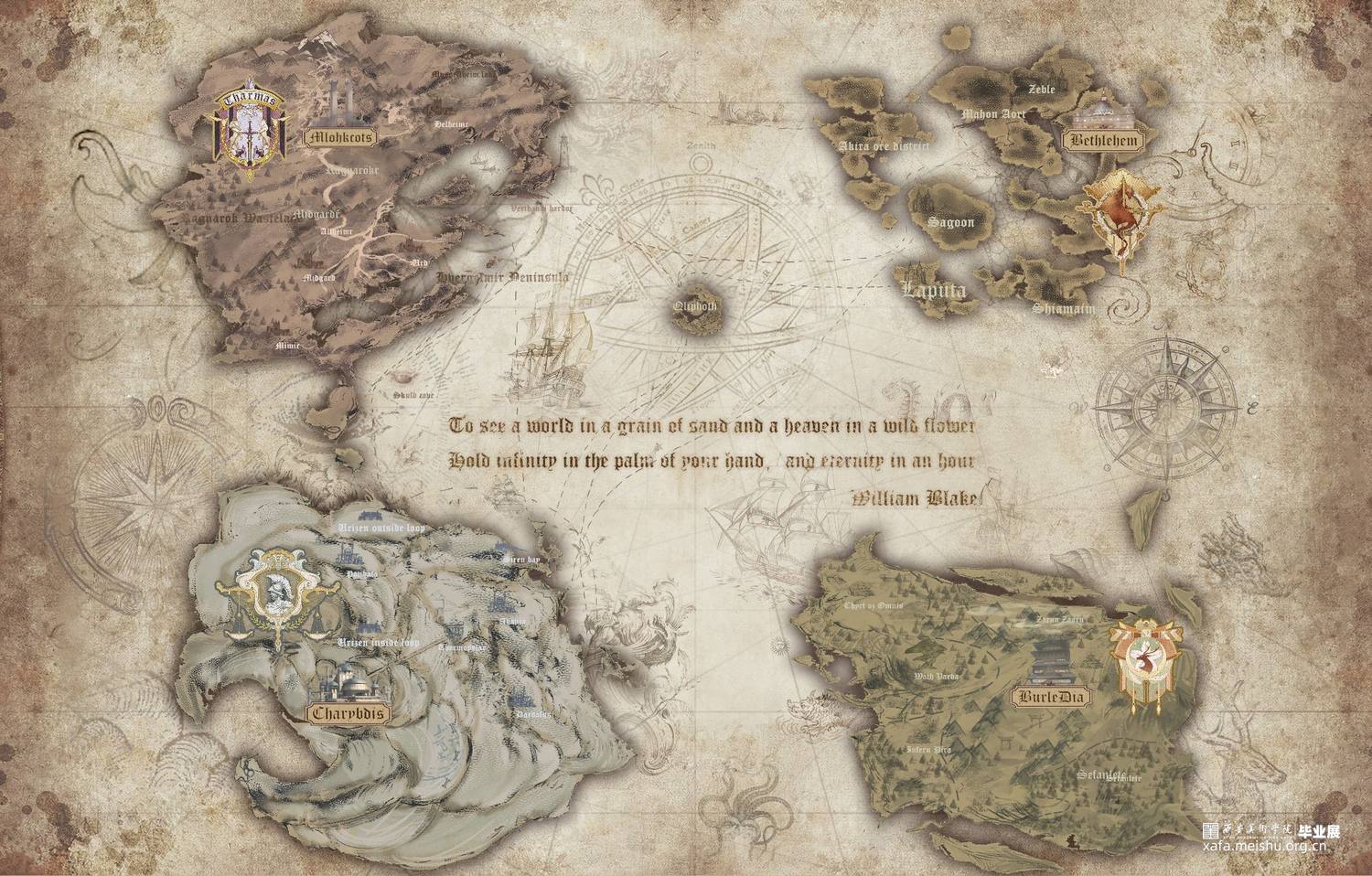Select the Mlohkcots city banner
This screenshot has width=1372, height=876.
click(x=341, y=139)
